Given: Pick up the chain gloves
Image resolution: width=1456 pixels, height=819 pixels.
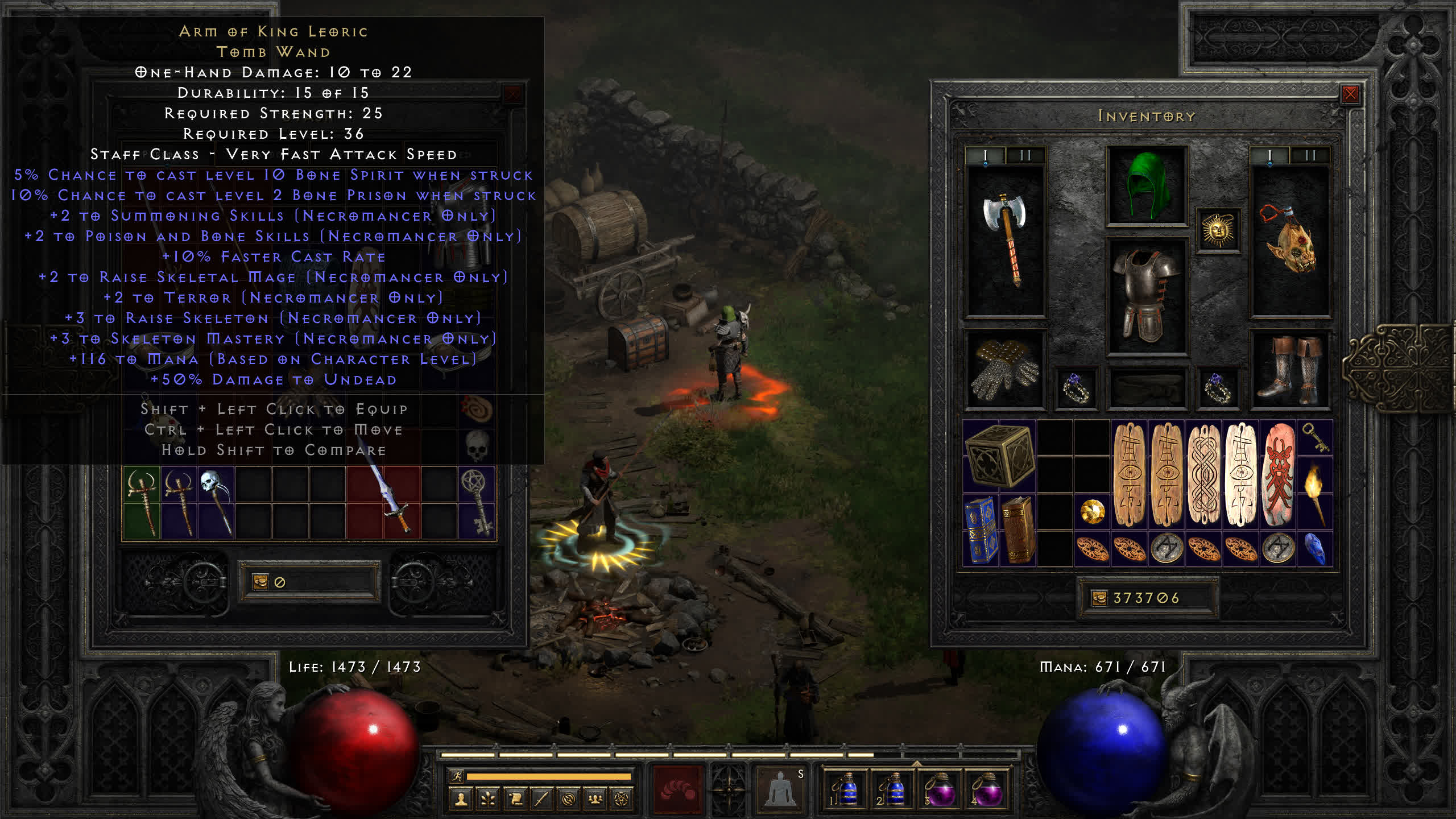Looking at the screenshot, I should [1005, 370].
